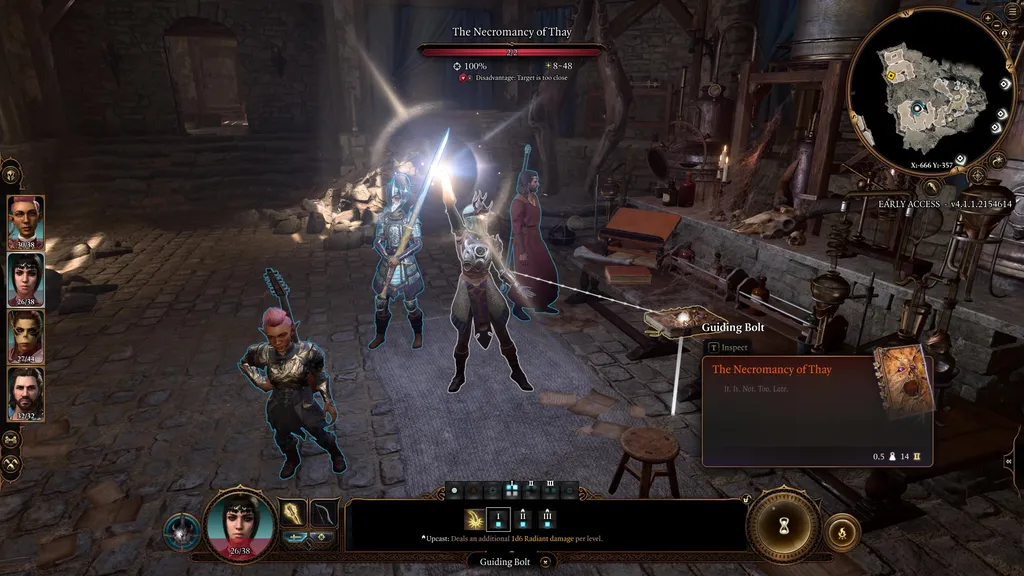1024x576 pixels.
Task: Choose the level I spell slot
Action: pos(498,519)
